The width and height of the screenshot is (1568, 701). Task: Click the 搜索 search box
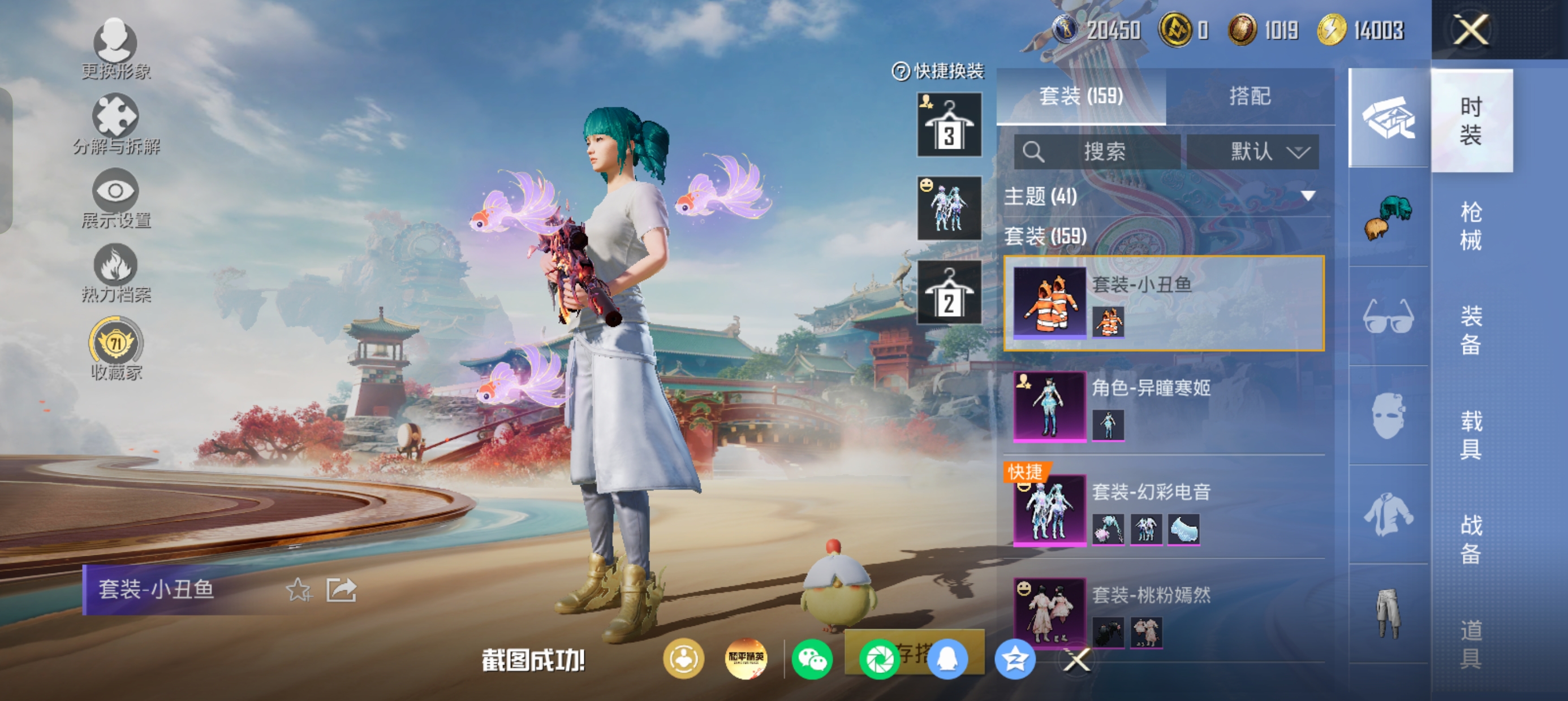tap(1097, 152)
